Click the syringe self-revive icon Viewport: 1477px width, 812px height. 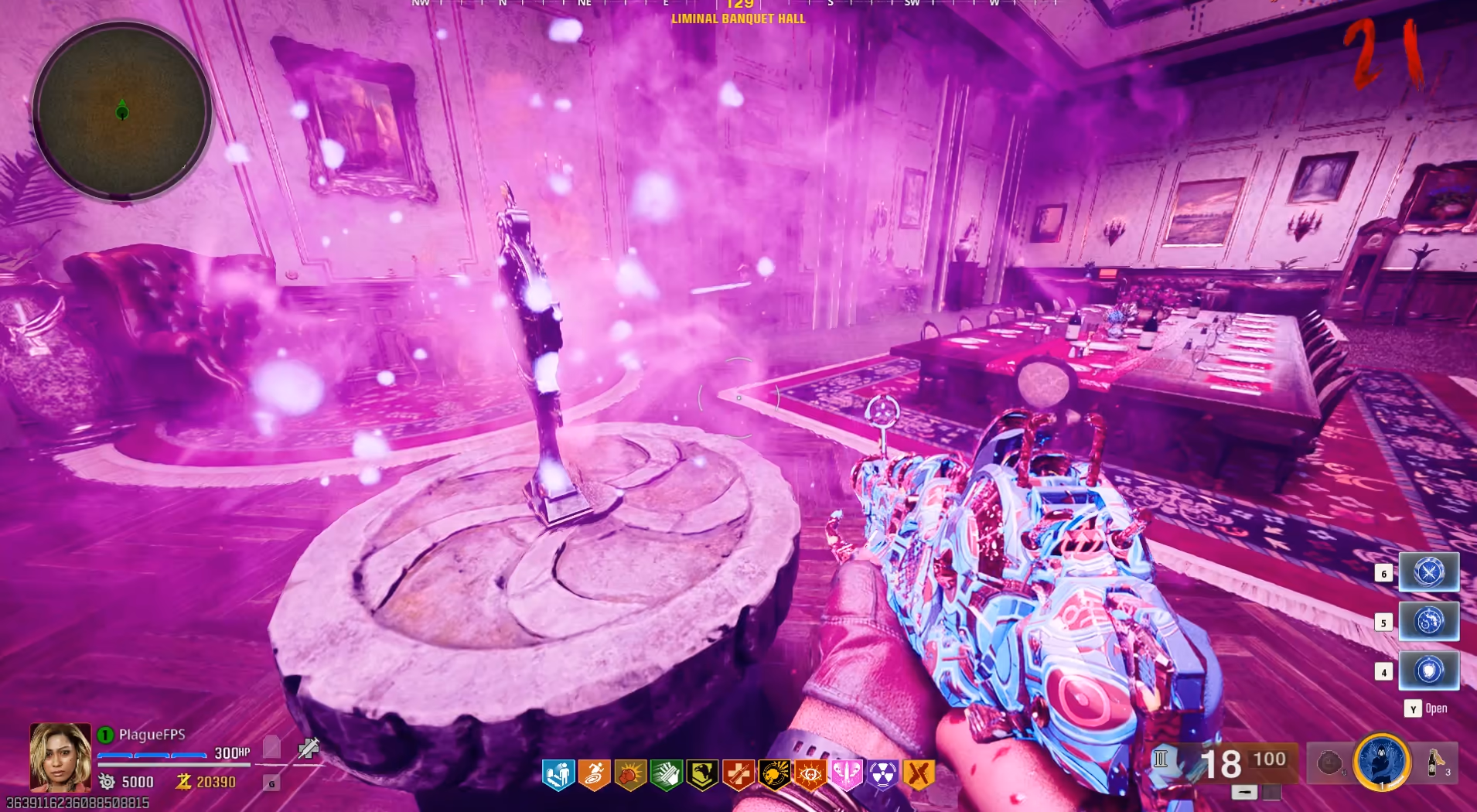pyautogui.click(x=308, y=748)
